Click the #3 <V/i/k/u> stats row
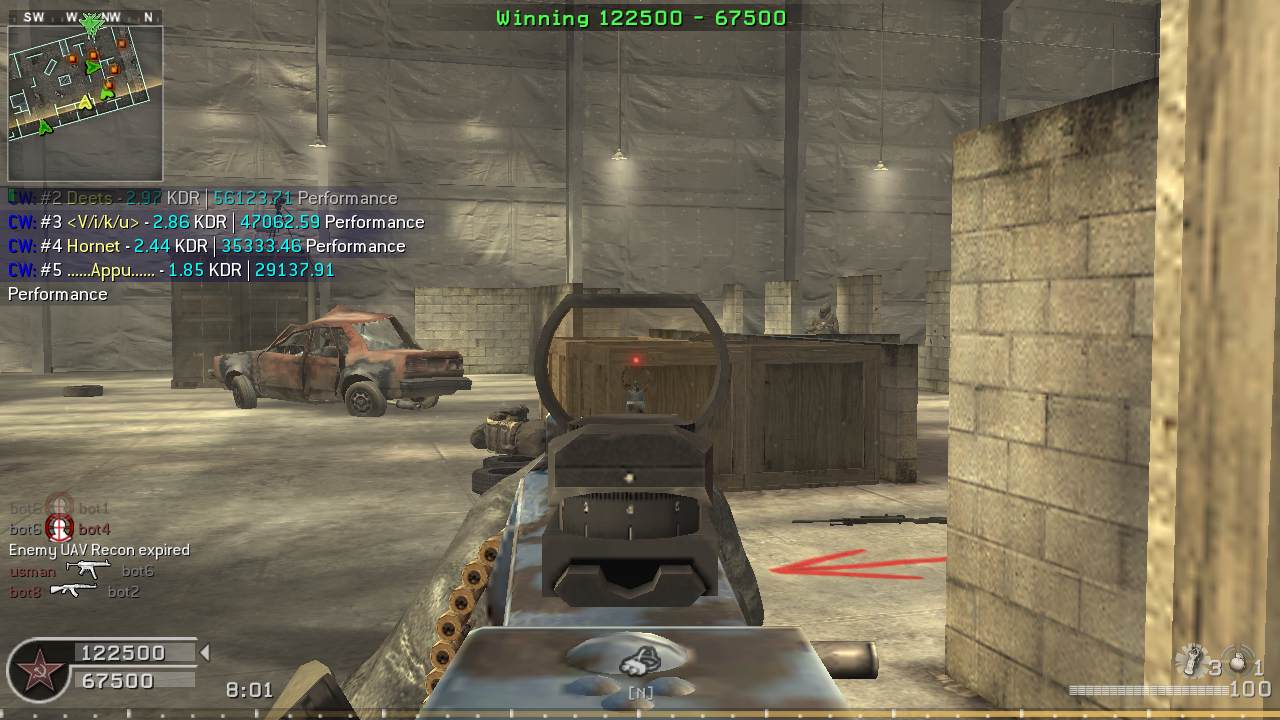 [x=216, y=222]
